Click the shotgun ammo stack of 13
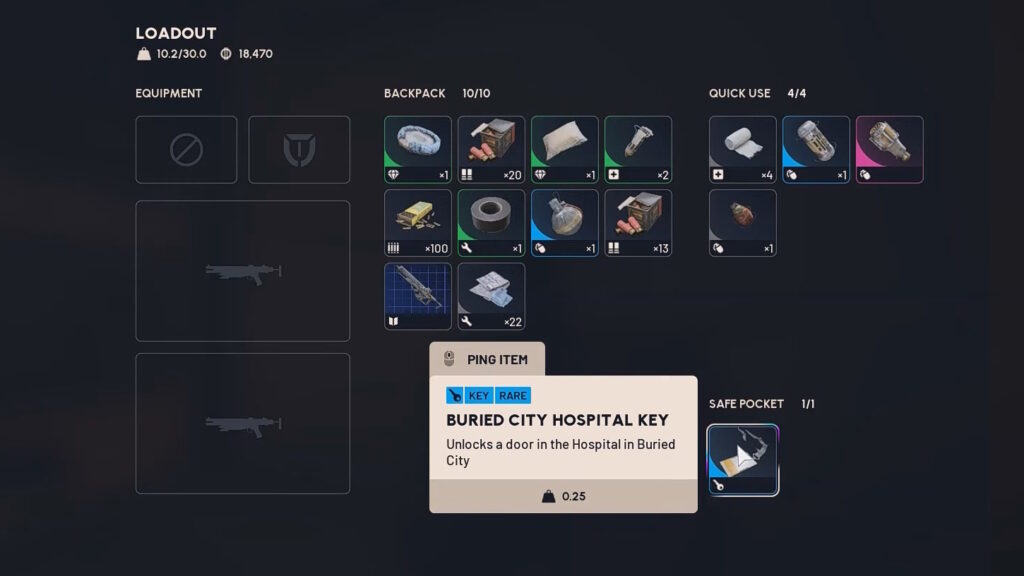The height and width of the screenshot is (576, 1024). click(x=638, y=223)
